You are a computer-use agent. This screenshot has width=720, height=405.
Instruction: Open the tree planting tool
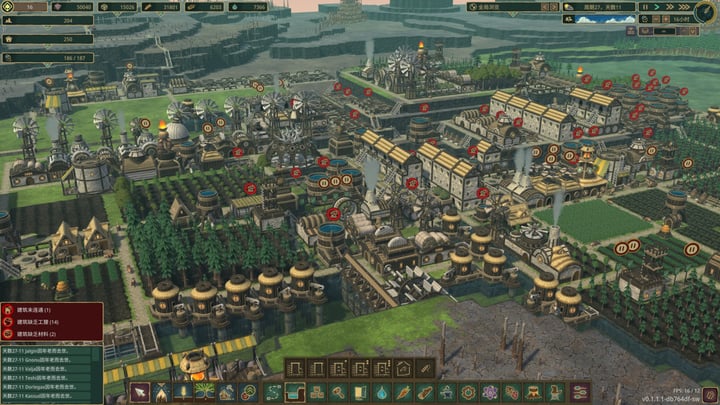pyautogui.click(x=205, y=392)
